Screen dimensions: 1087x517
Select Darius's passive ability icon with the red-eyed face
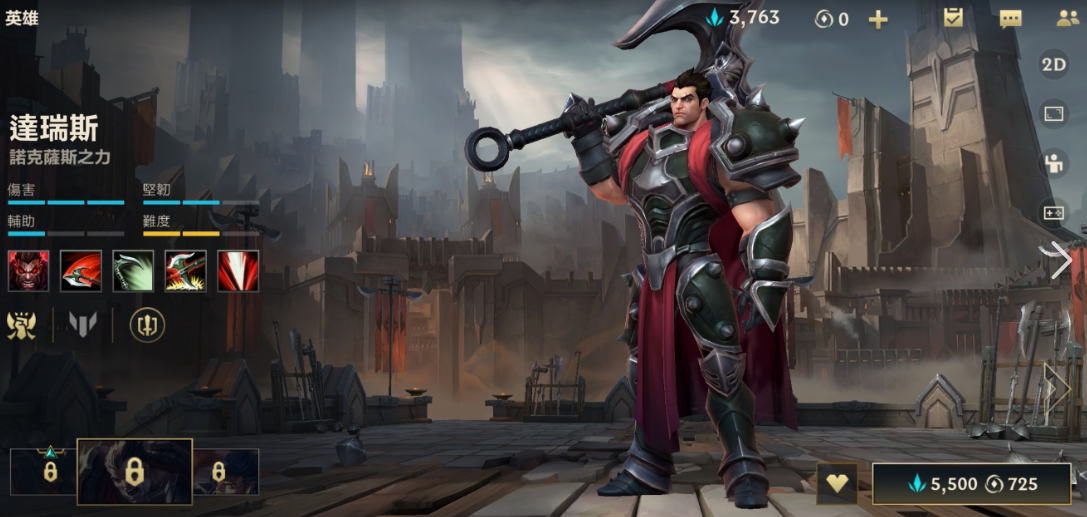point(28,271)
